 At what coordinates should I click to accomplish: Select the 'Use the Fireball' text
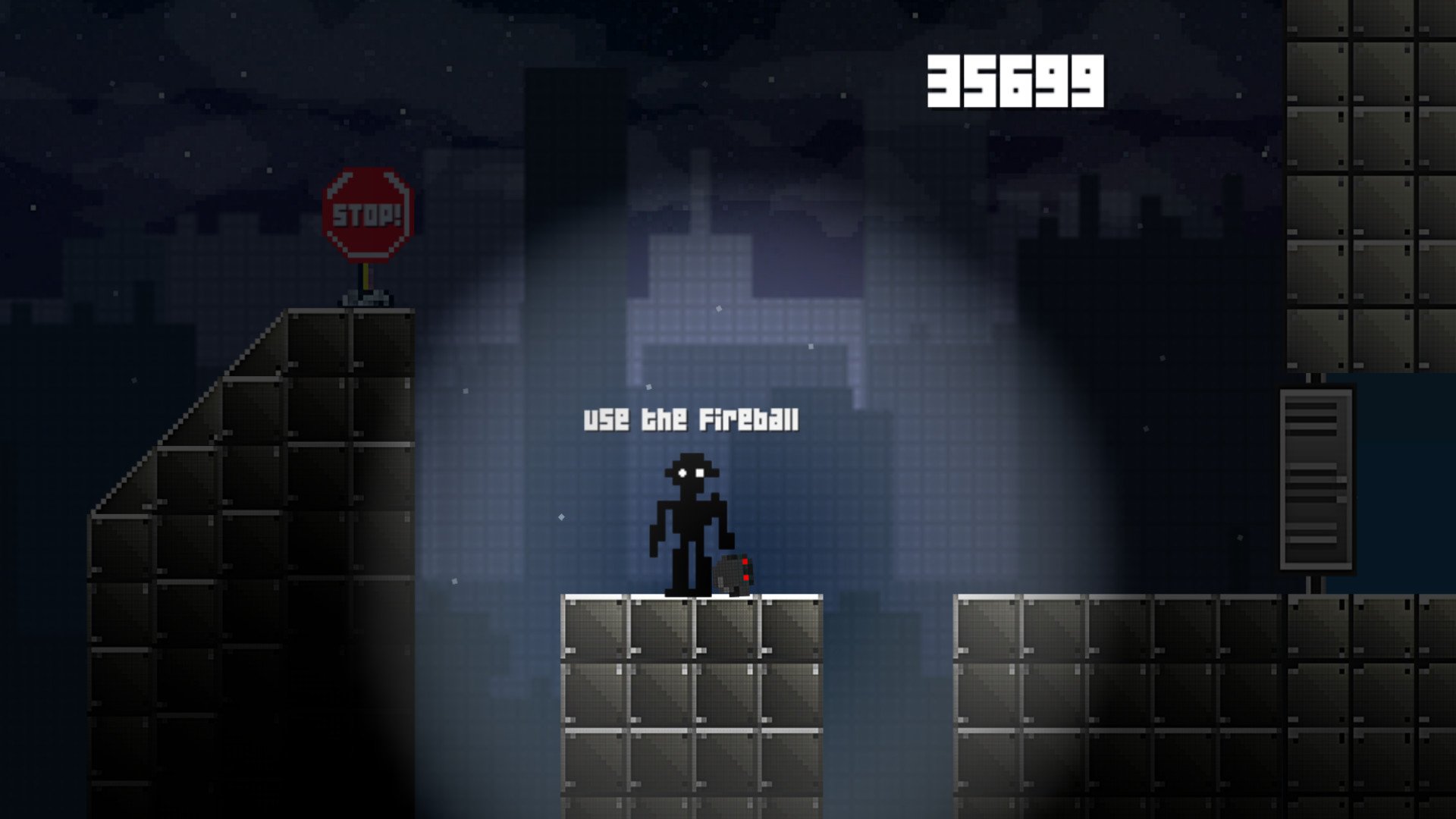(x=692, y=419)
